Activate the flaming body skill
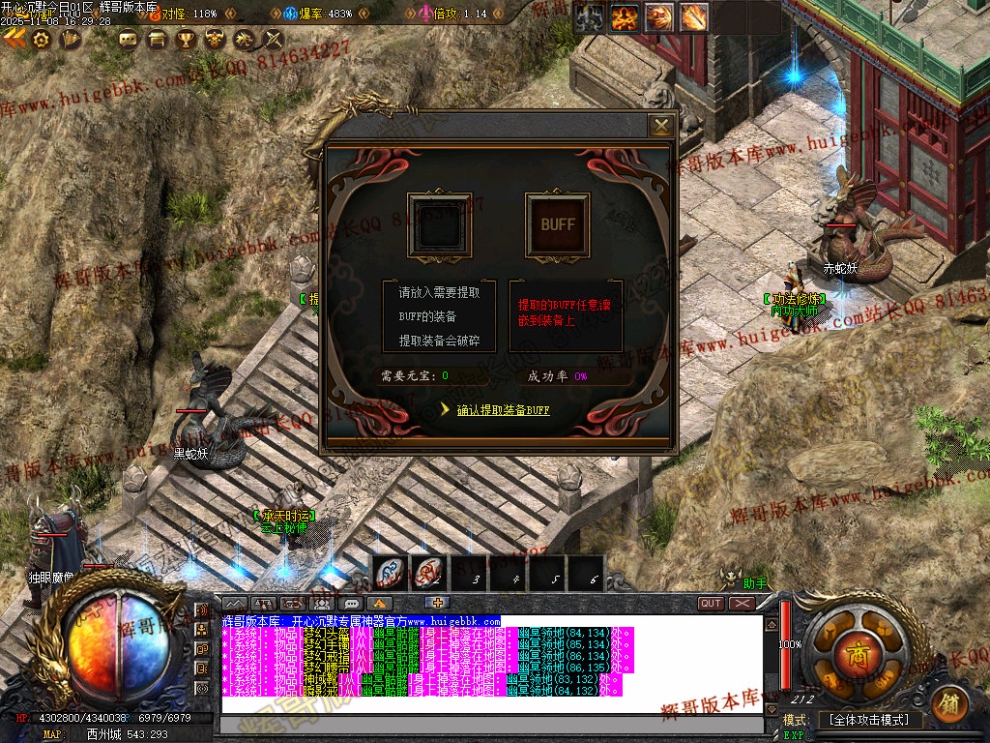The width and height of the screenshot is (990, 743). (626, 17)
